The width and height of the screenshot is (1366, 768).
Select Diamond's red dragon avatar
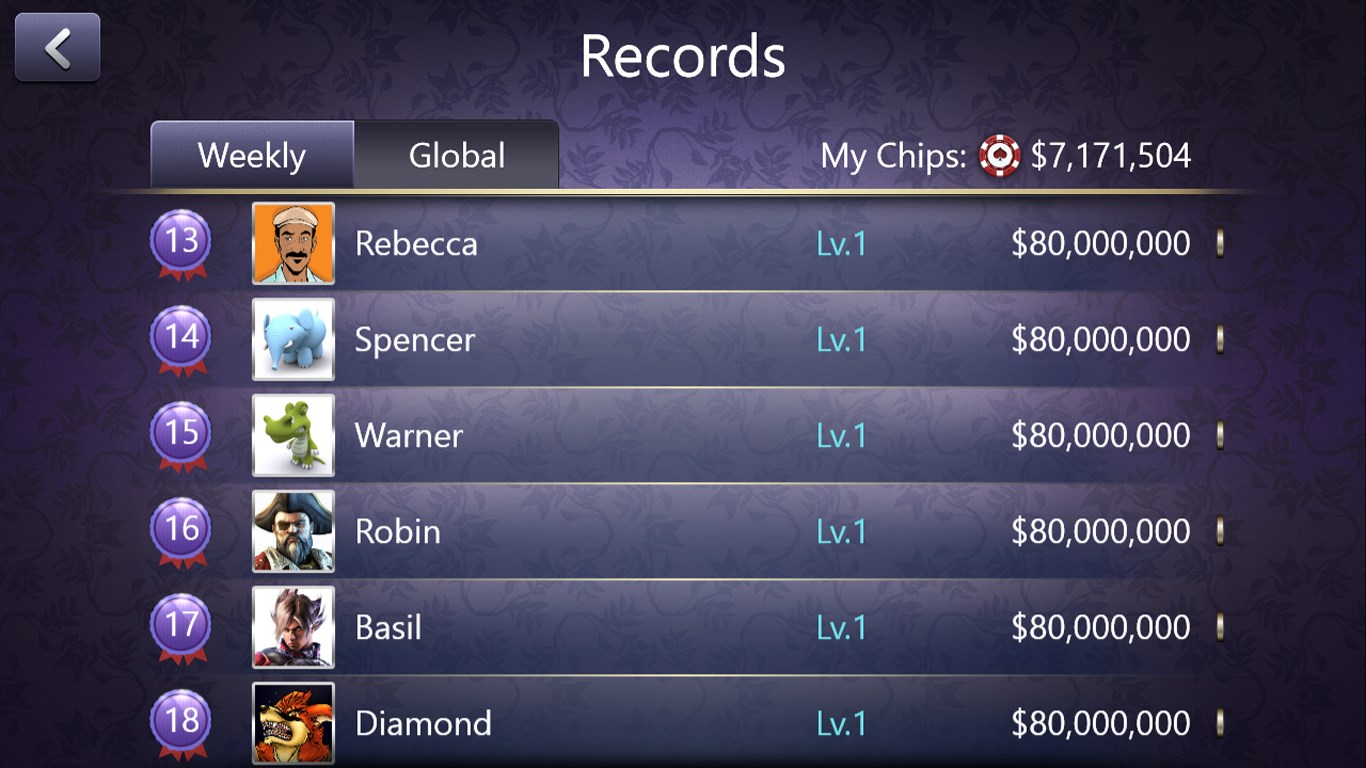click(x=292, y=723)
